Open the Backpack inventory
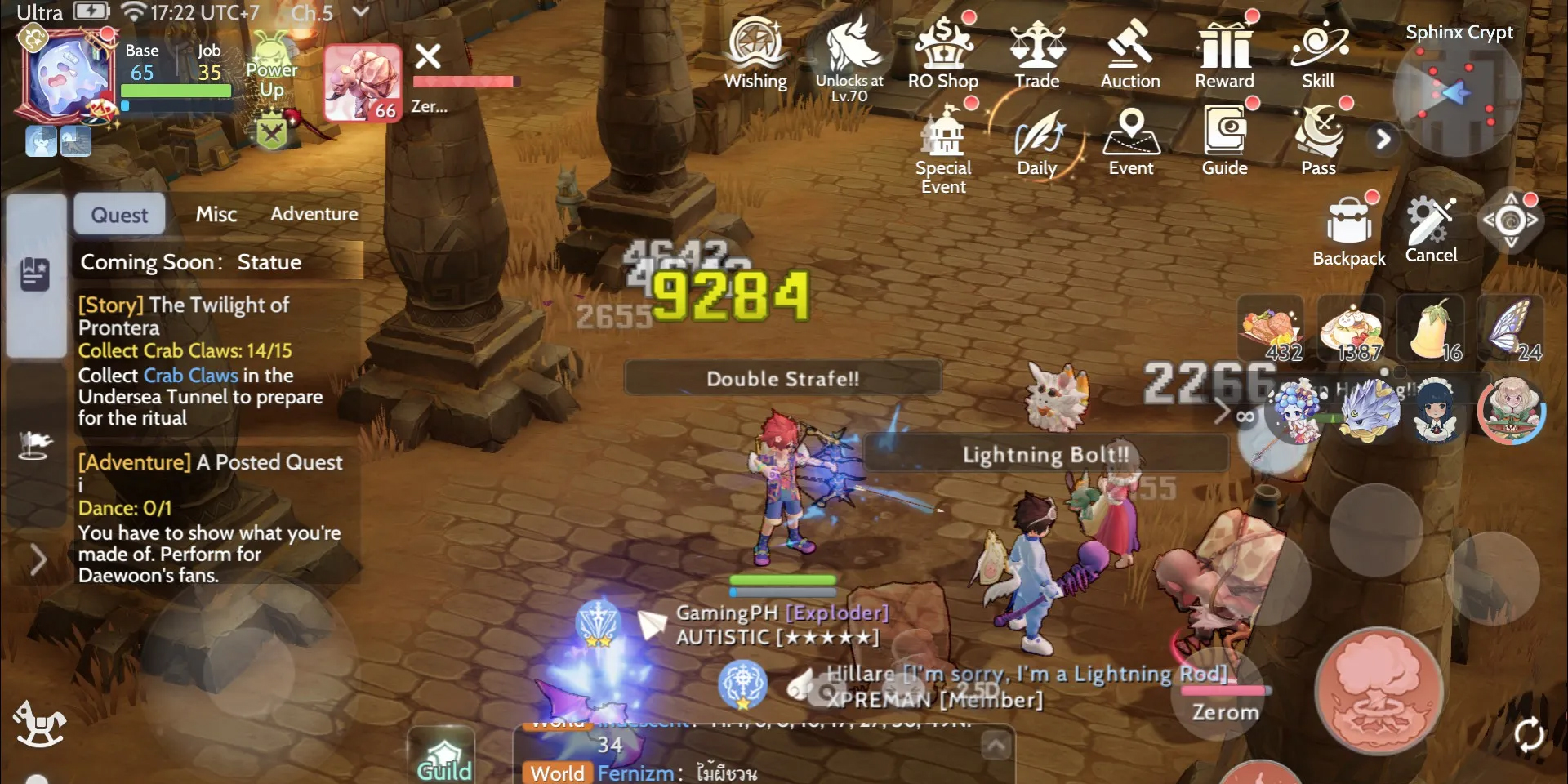This screenshot has width=1568, height=784. tap(1348, 220)
